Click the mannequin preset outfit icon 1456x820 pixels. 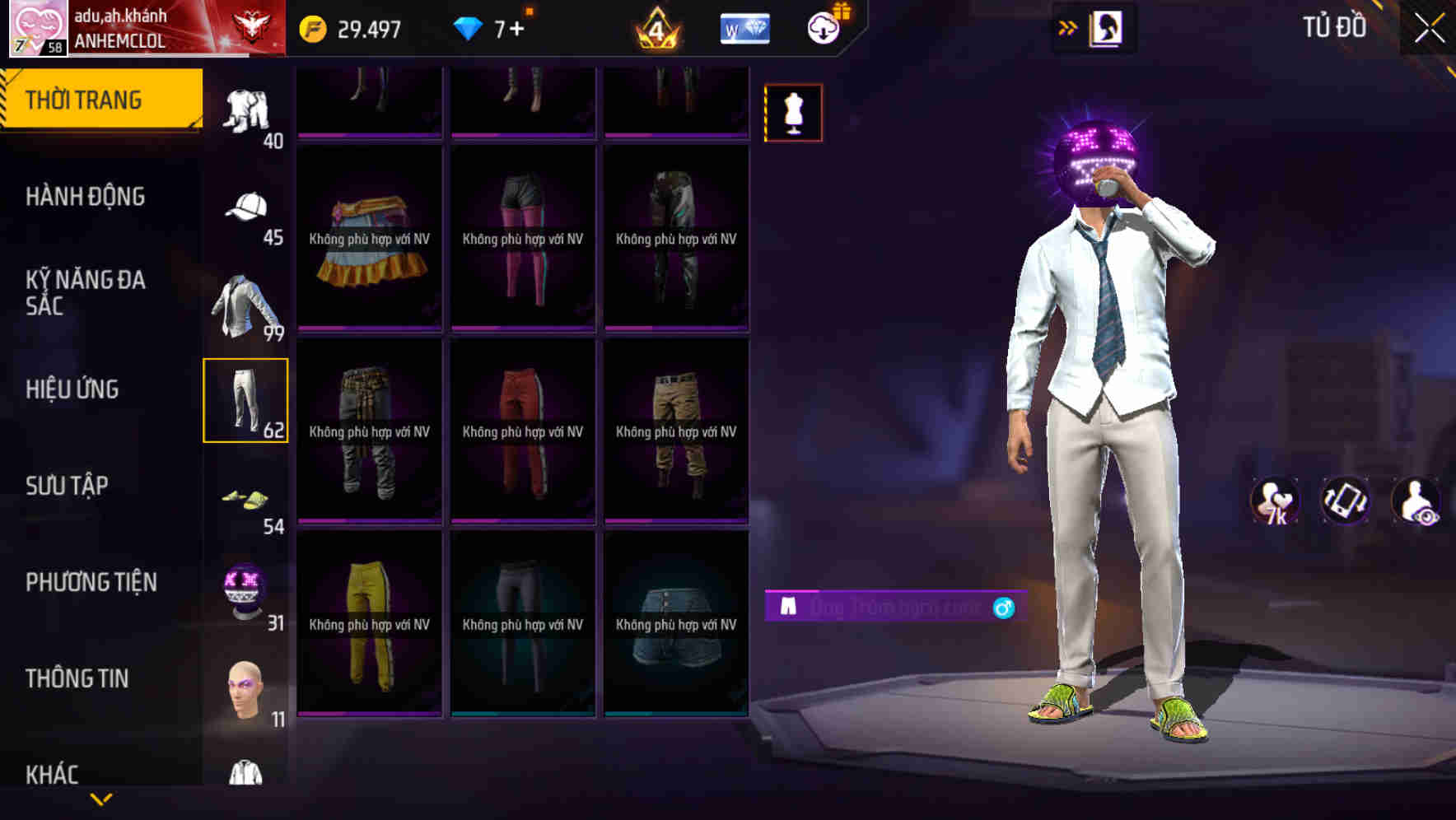(793, 112)
